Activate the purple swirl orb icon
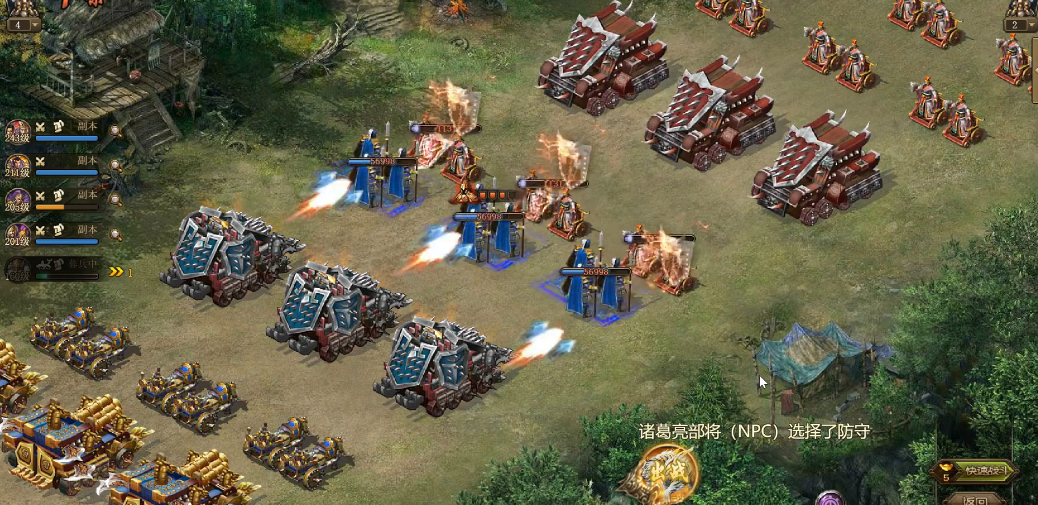 pyautogui.click(x=829, y=498)
